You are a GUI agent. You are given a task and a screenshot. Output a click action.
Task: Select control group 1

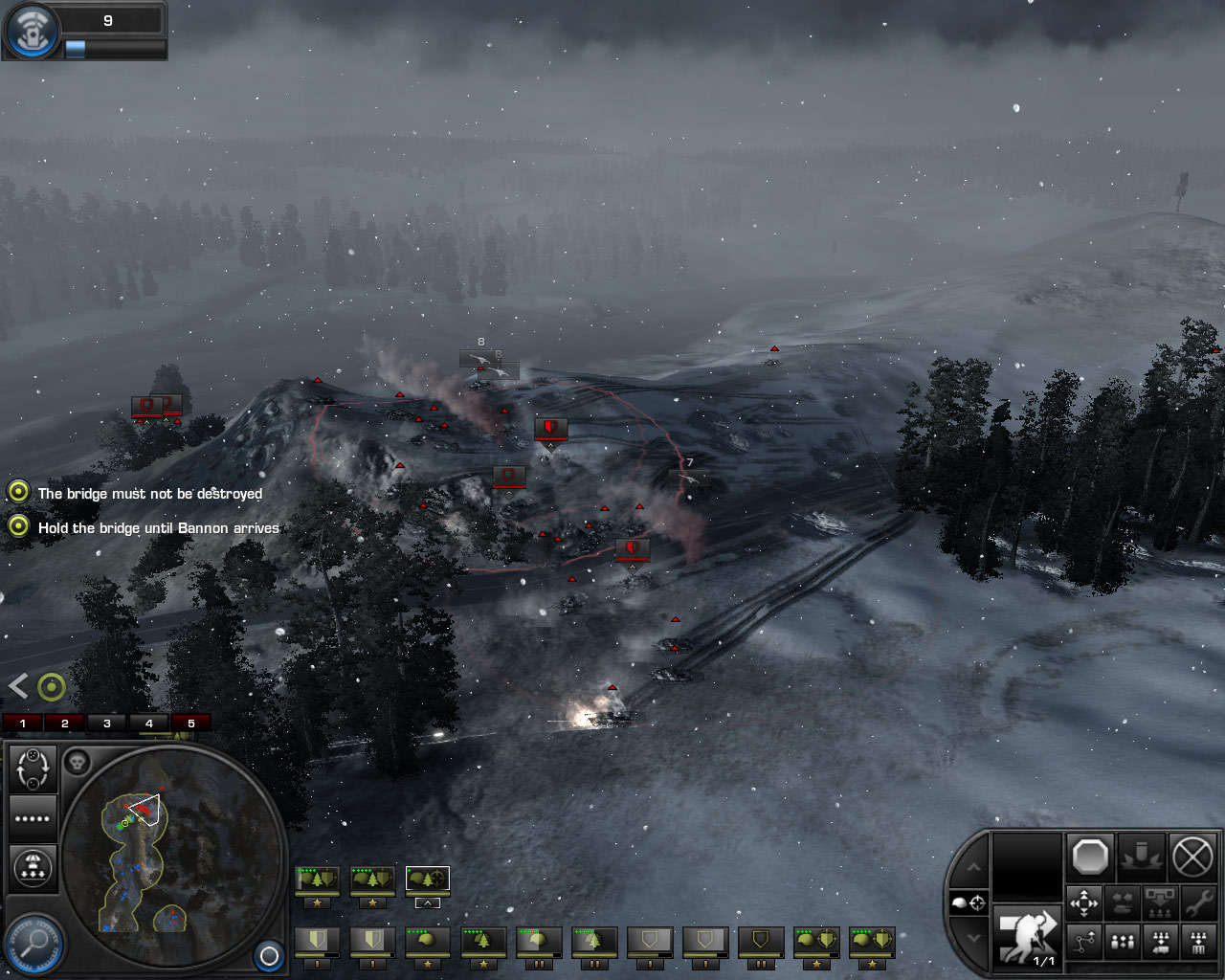point(23,723)
